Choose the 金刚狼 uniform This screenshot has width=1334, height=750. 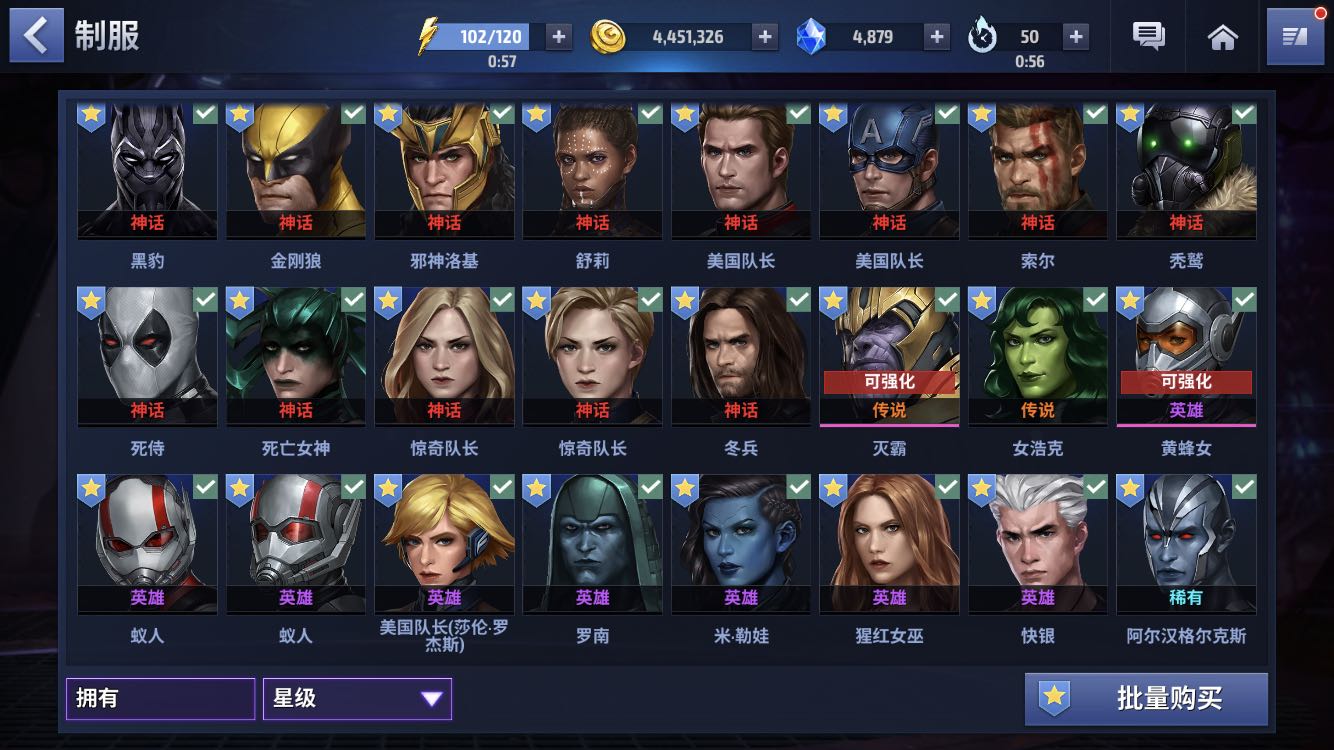[296, 171]
